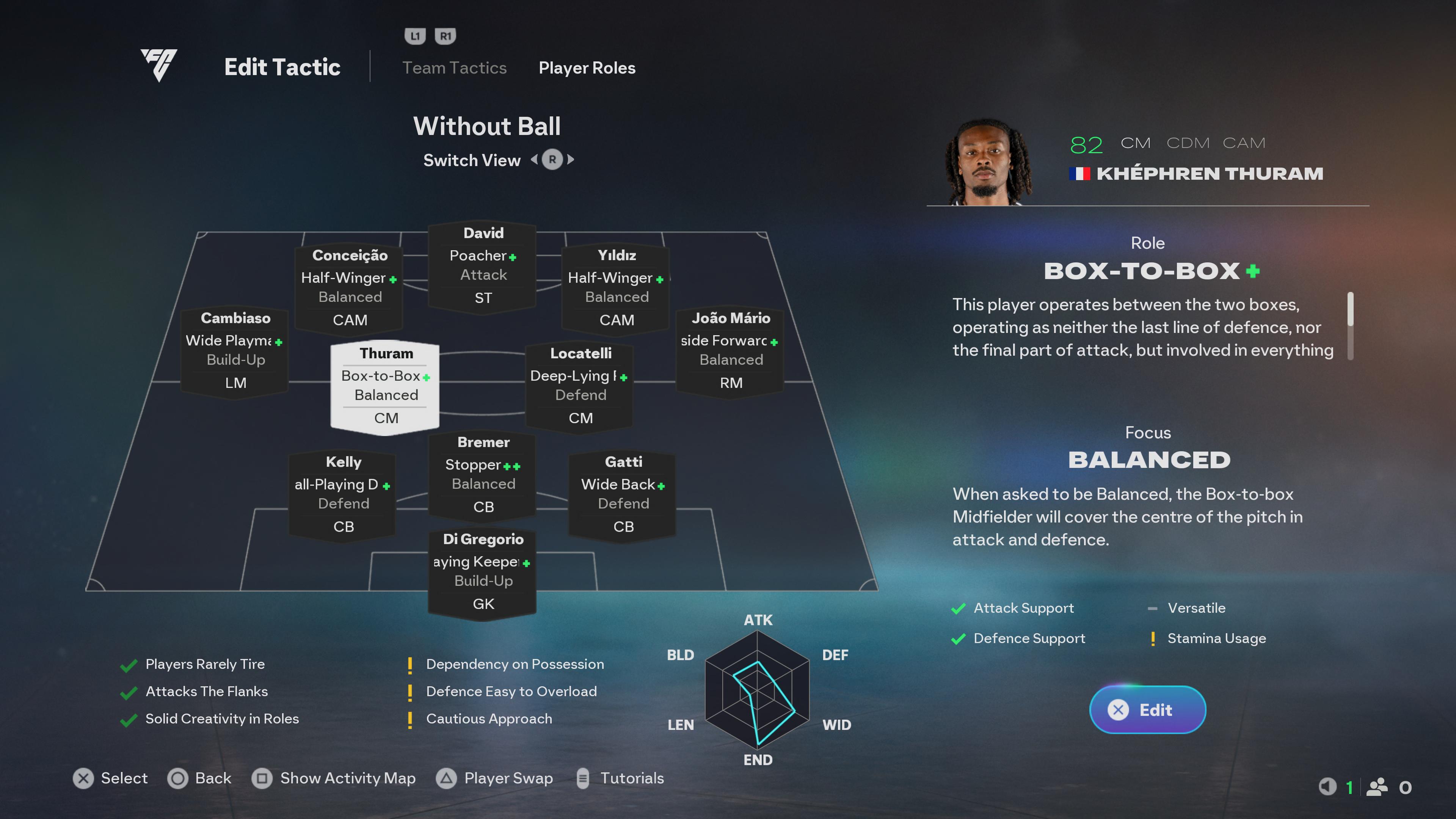Open the Player Roles tab

[587, 68]
